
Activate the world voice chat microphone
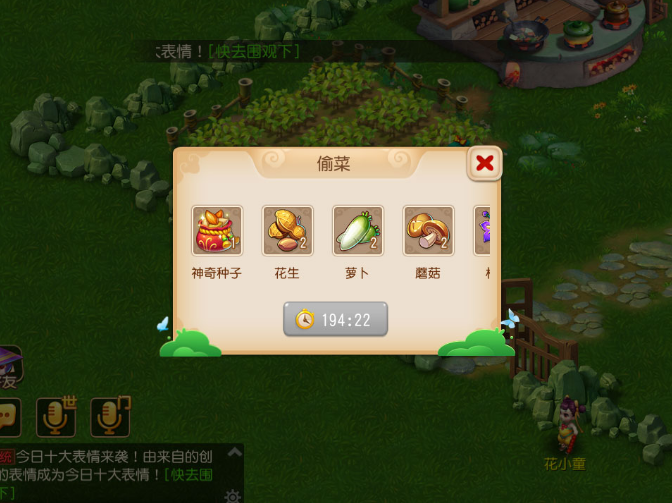(56, 416)
